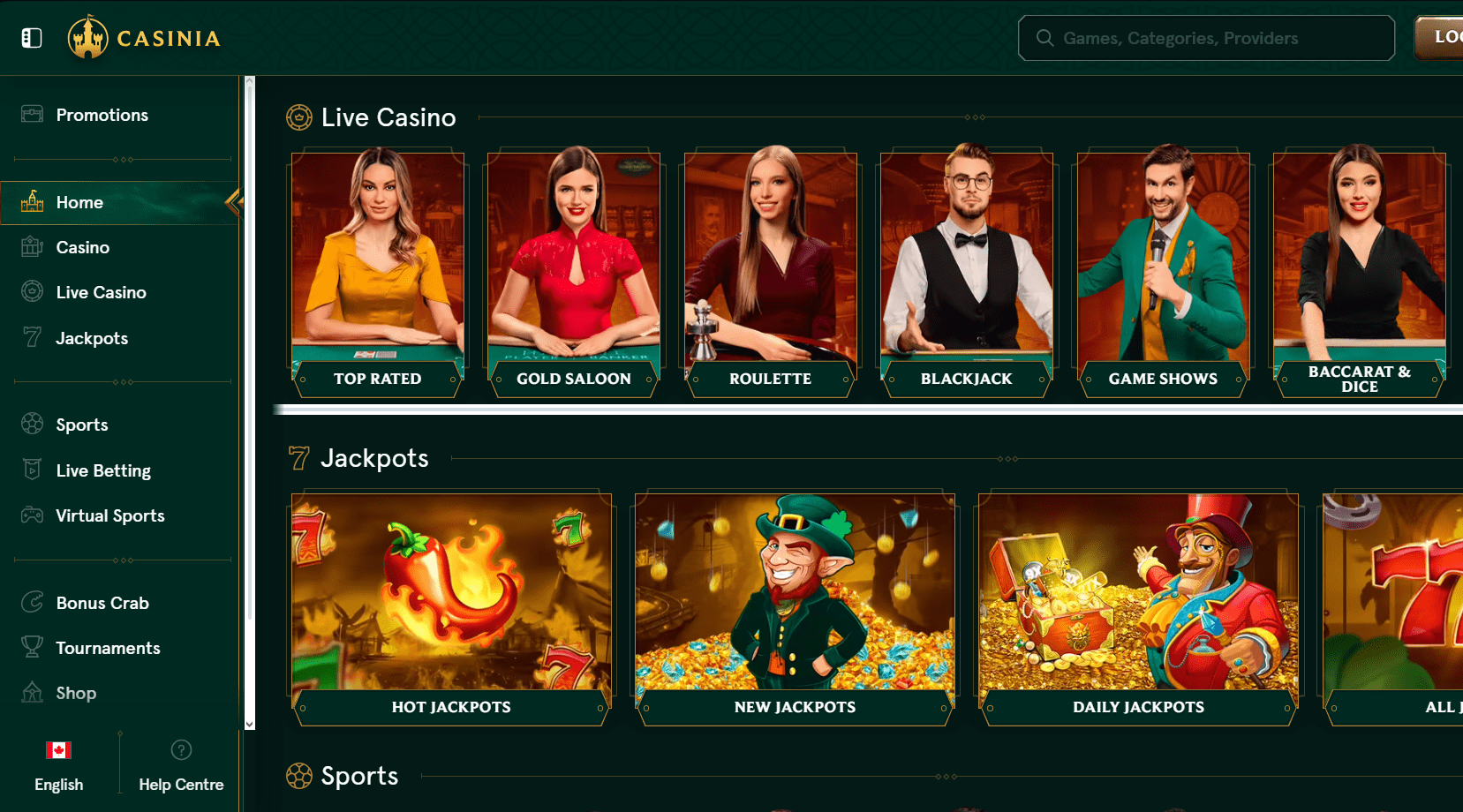Open the Promotions page
The image size is (1463, 812).
click(x=102, y=115)
